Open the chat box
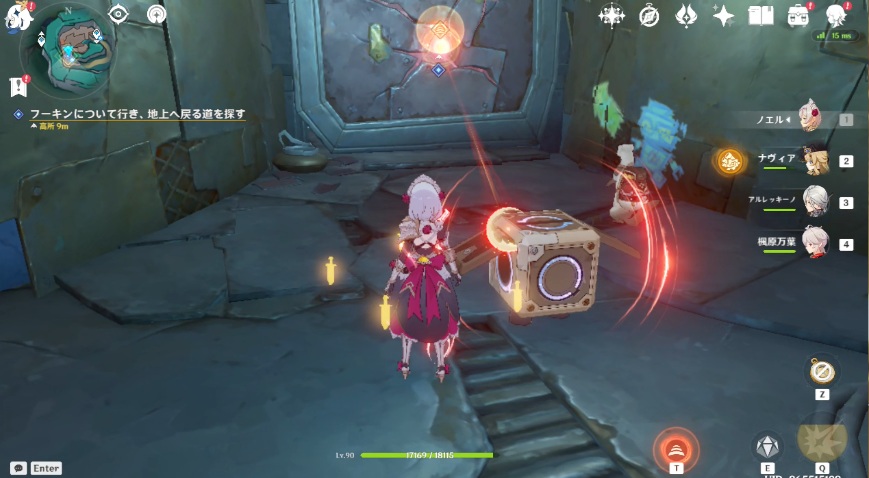Image resolution: width=869 pixels, height=478 pixels. (19, 467)
